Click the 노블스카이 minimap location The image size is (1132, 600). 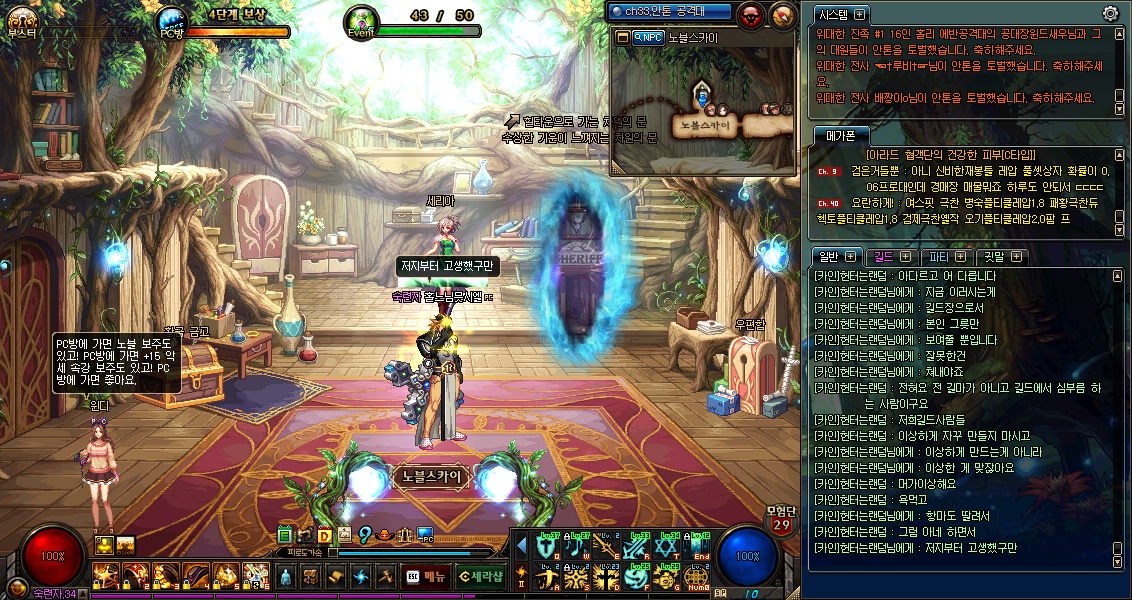click(705, 125)
